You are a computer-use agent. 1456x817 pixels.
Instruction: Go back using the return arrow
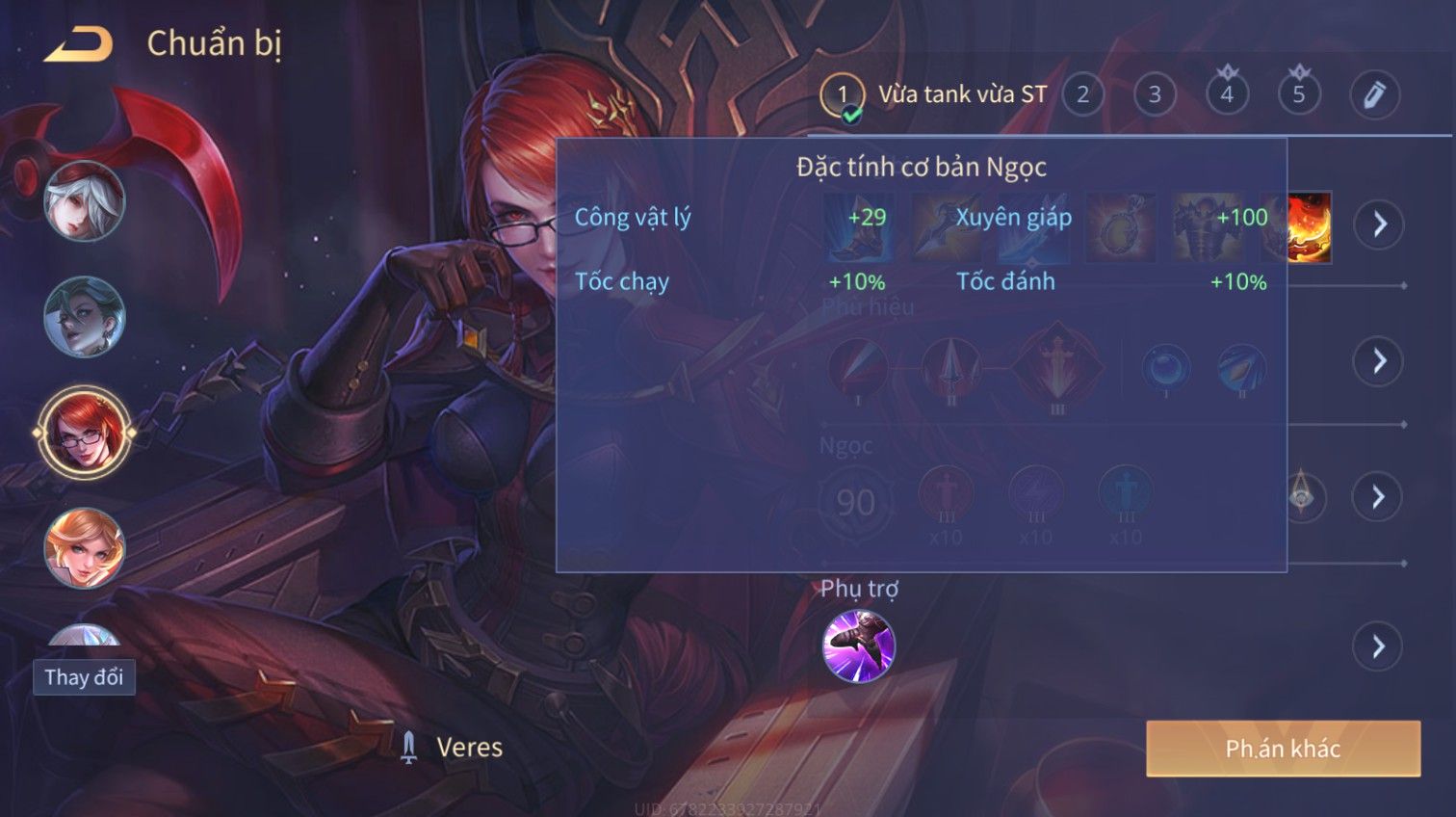[x=79, y=44]
